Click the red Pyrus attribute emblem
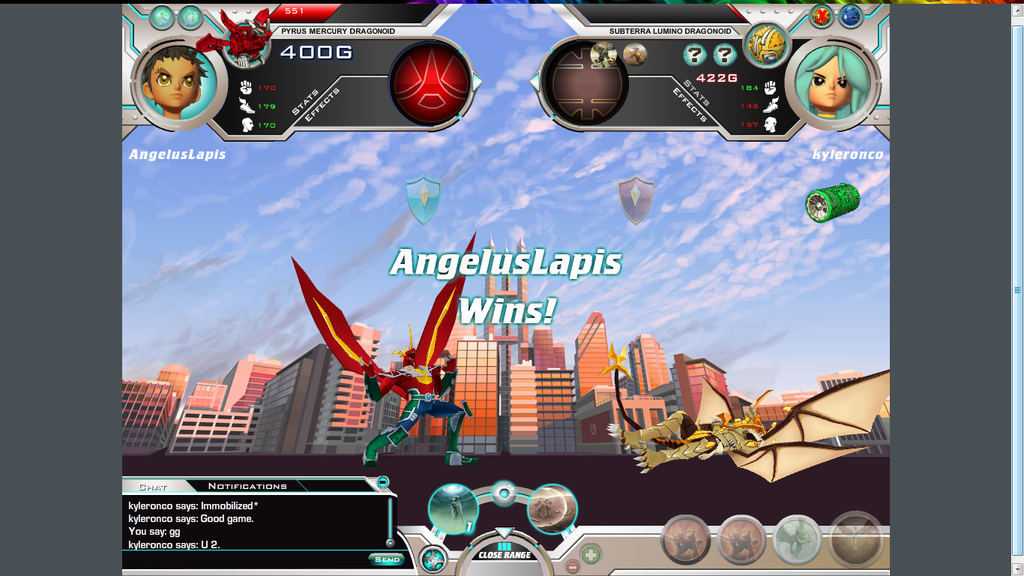The width and height of the screenshot is (1024, 576). pos(431,83)
